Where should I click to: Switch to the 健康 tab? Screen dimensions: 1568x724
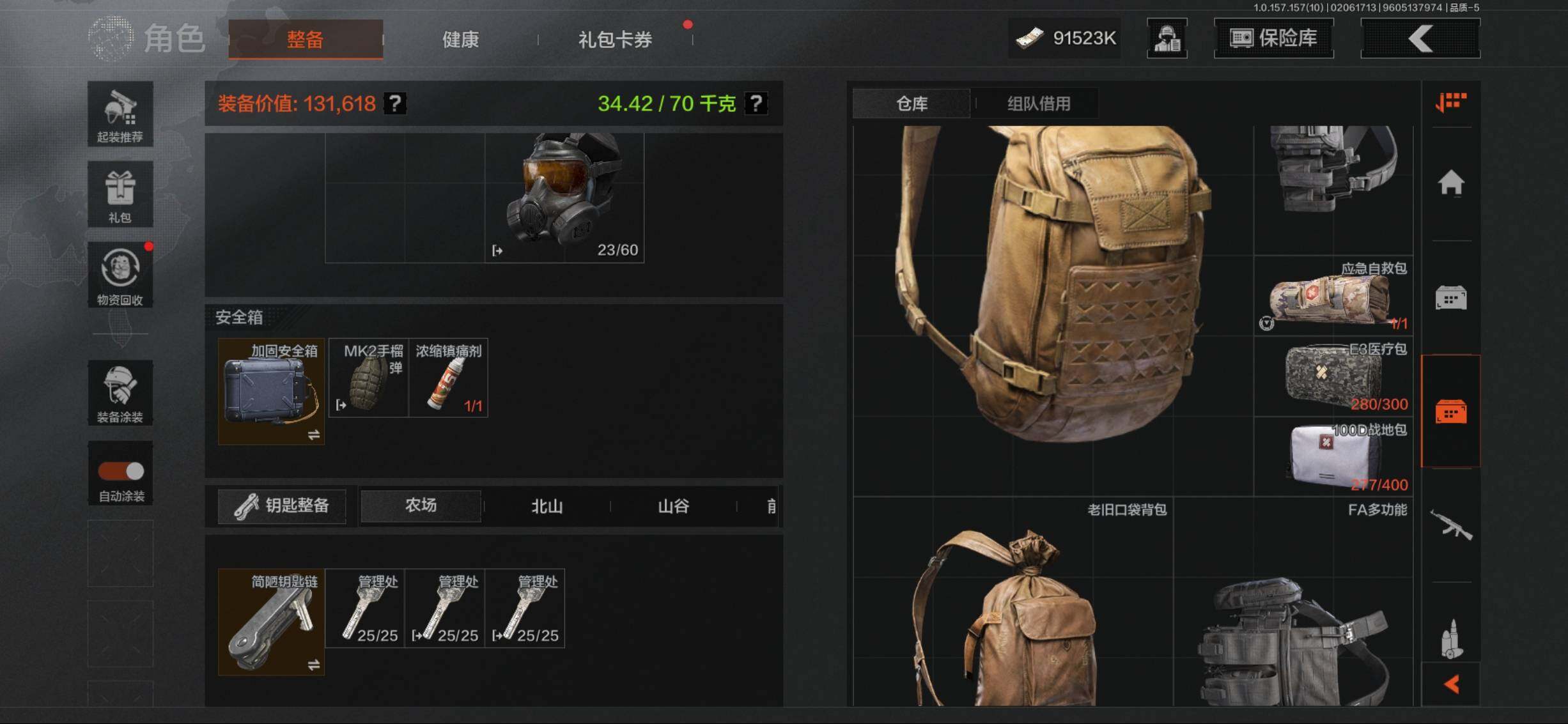pyautogui.click(x=460, y=40)
